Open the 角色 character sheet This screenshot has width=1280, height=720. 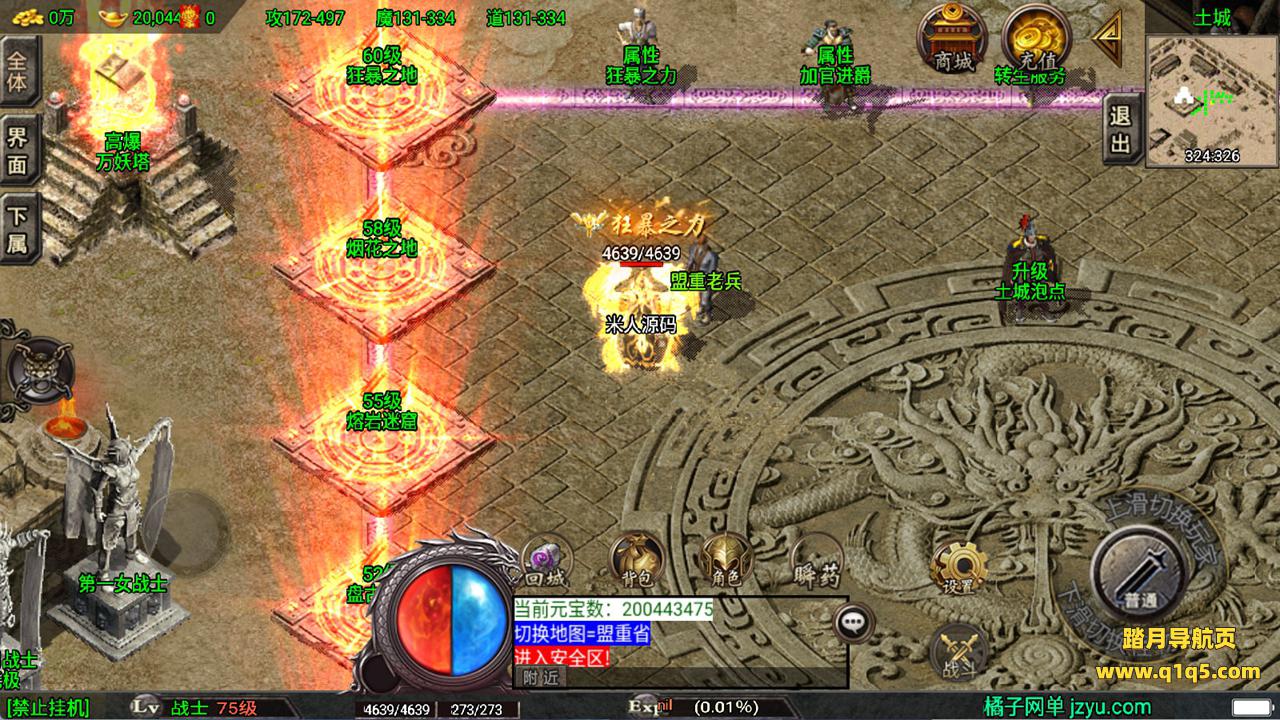[725, 560]
